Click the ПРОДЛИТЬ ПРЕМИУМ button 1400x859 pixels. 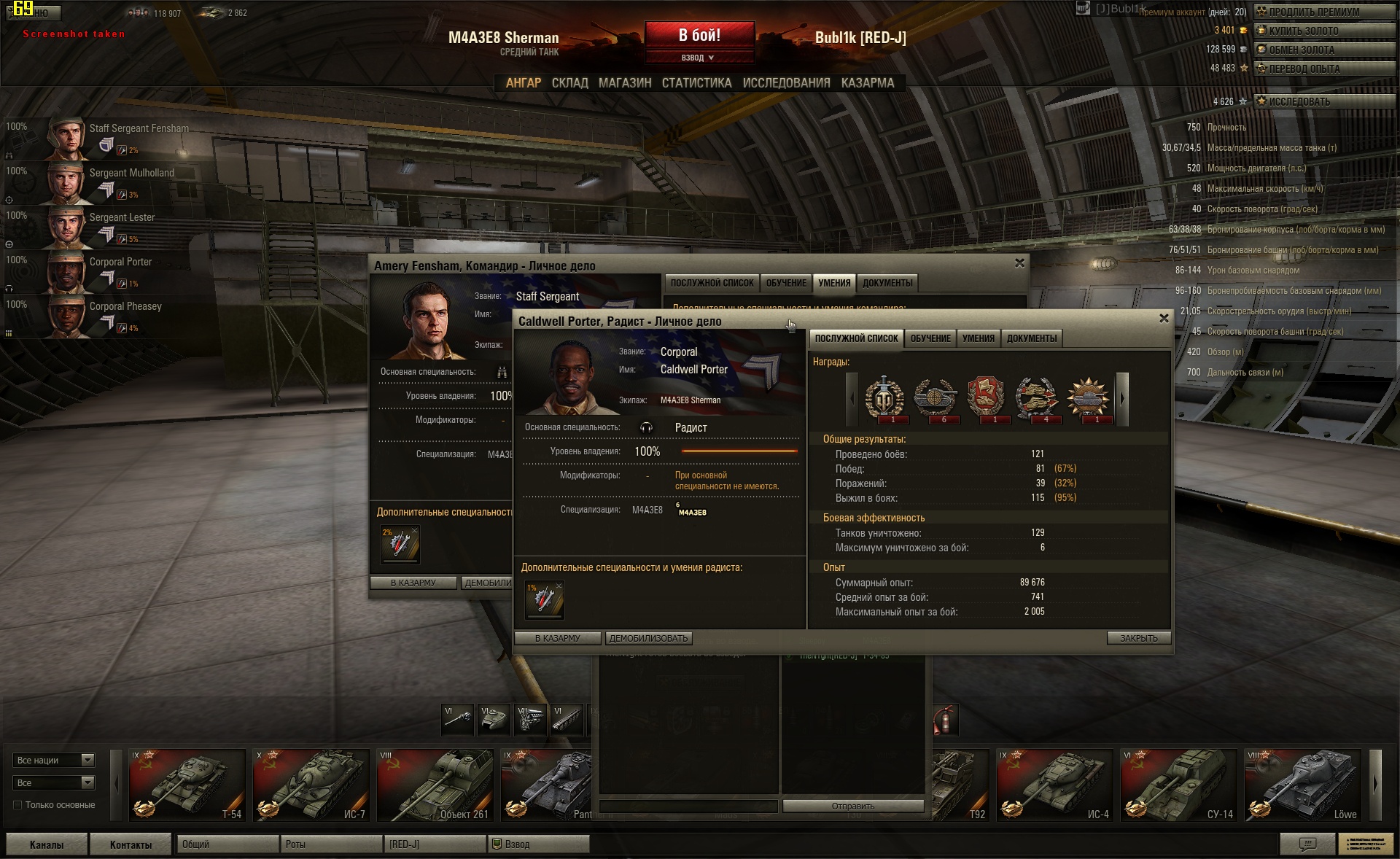[x=1323, y=12]
